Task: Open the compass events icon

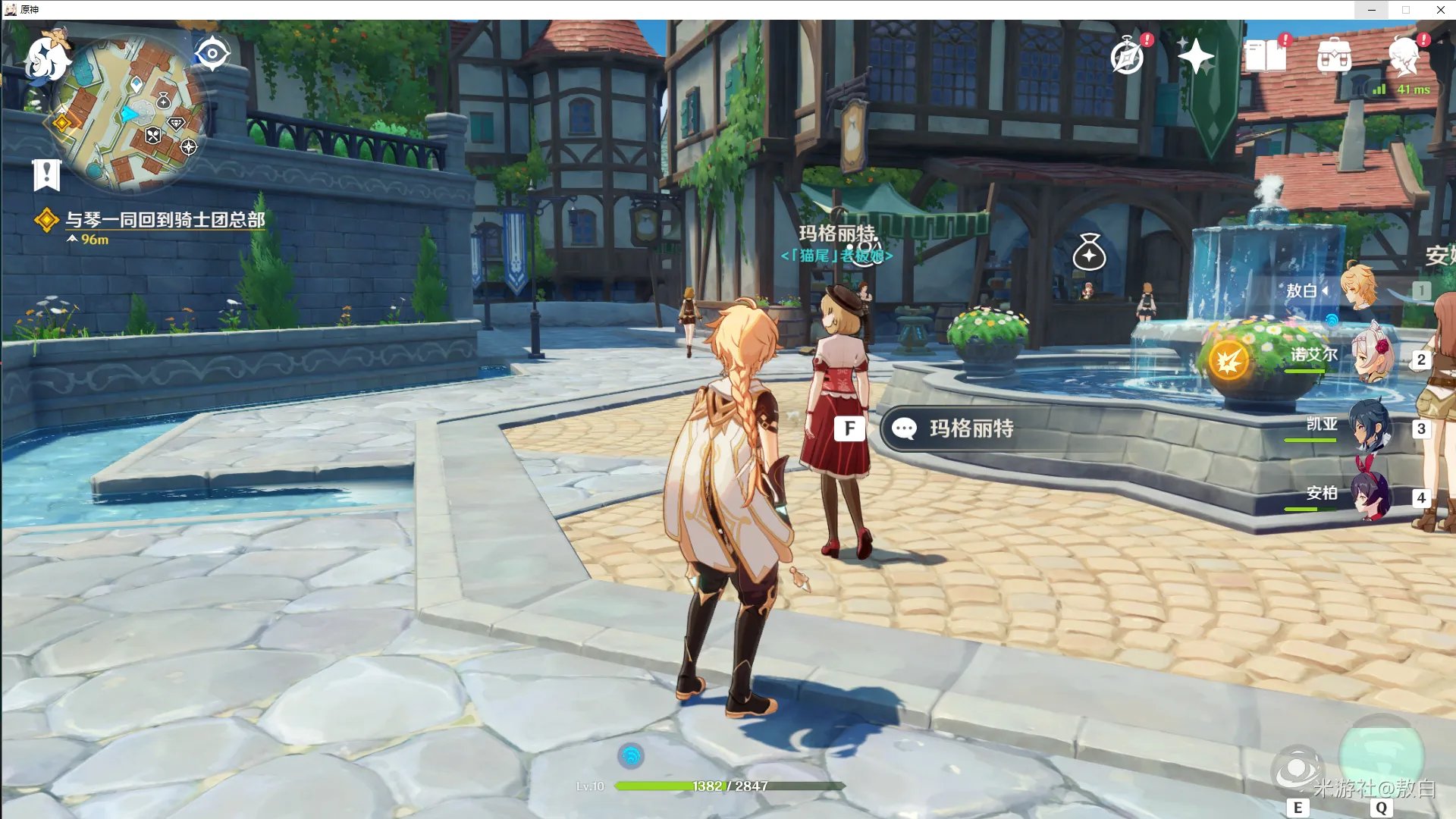Action: coord(1128,57)
